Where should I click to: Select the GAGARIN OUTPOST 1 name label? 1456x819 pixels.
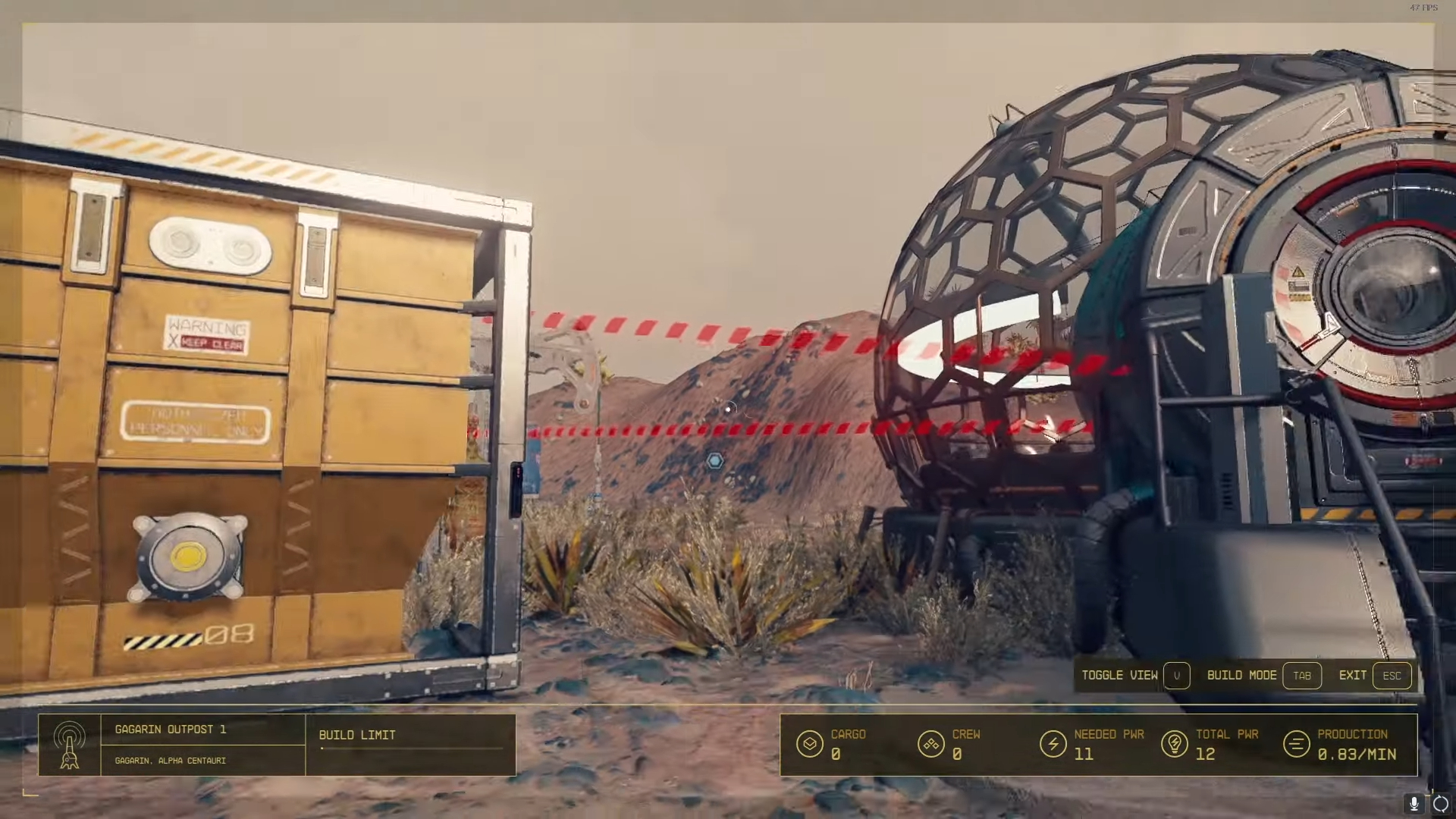pyautogui.click(x=170, y=730)
